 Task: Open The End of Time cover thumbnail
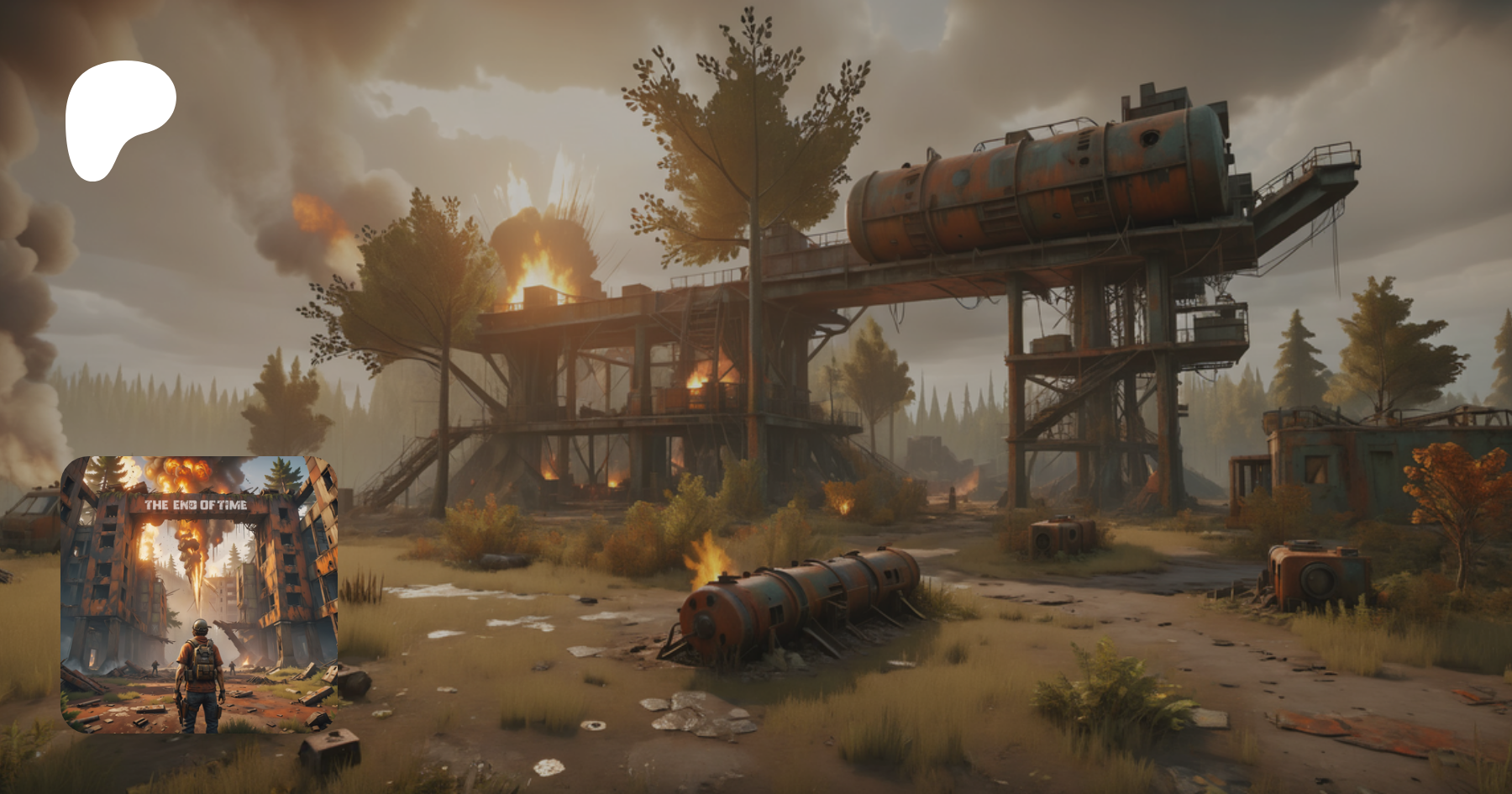[199, 594]
